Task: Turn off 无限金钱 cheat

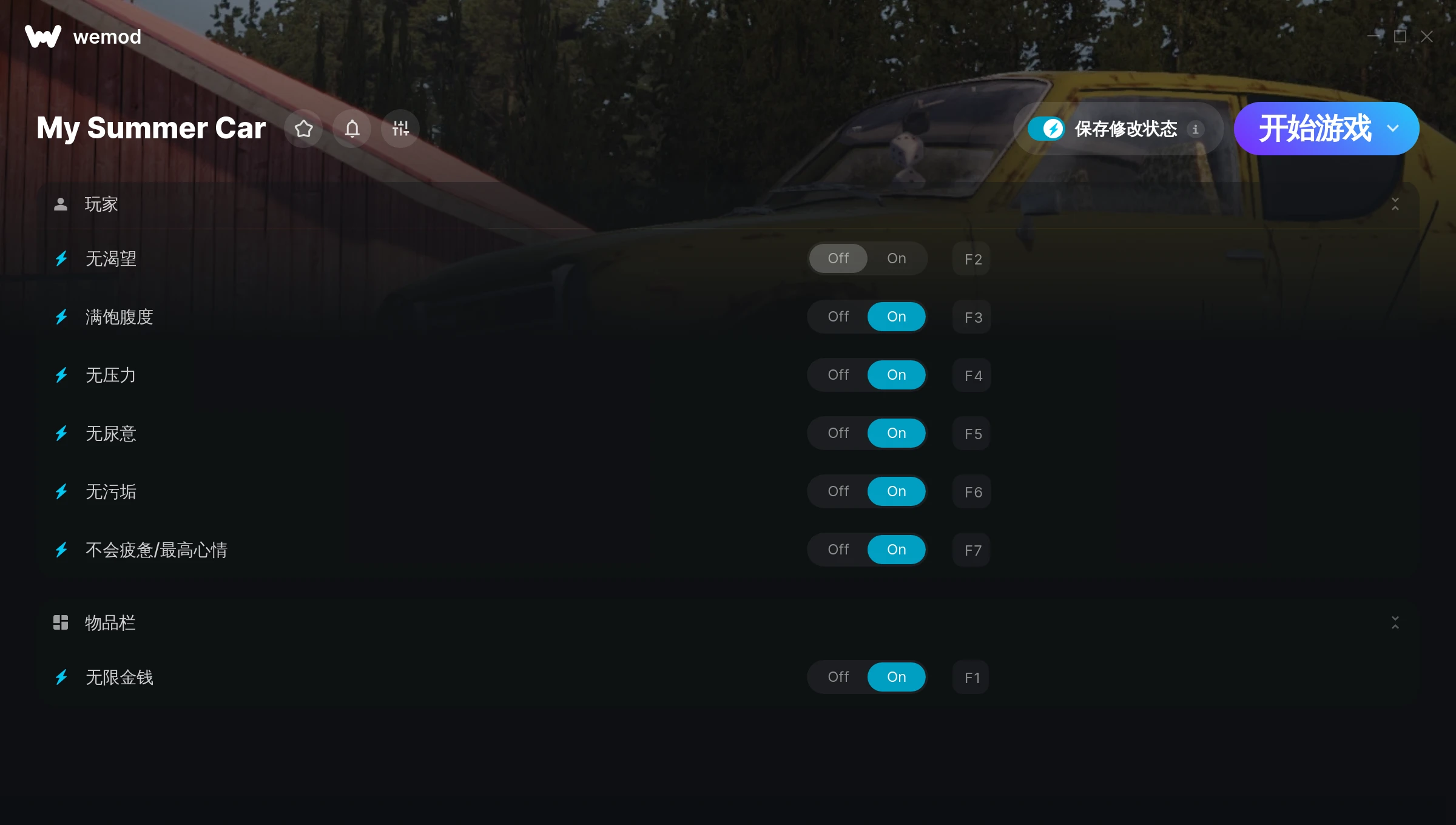Action: click(838, 677)
